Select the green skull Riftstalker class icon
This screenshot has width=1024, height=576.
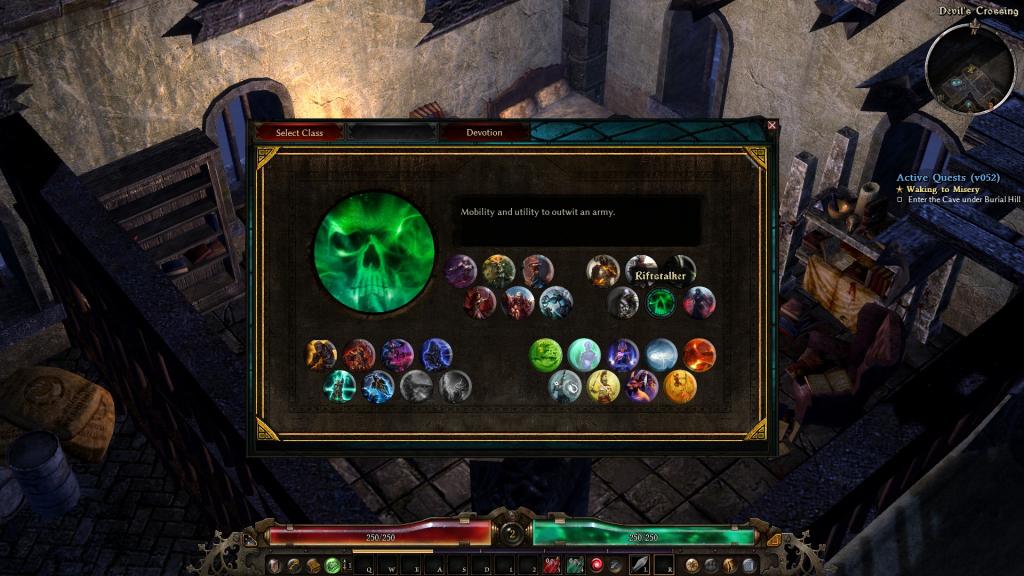pos(660,301)
